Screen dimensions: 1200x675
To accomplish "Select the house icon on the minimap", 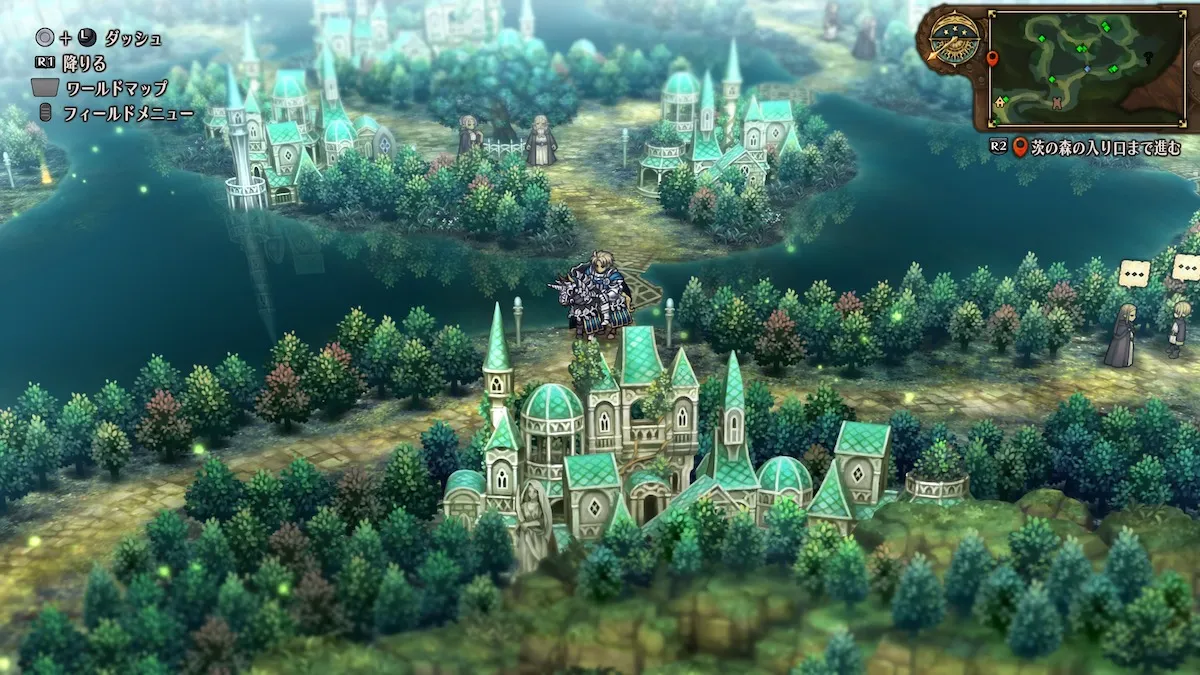I will [1000, 102].
